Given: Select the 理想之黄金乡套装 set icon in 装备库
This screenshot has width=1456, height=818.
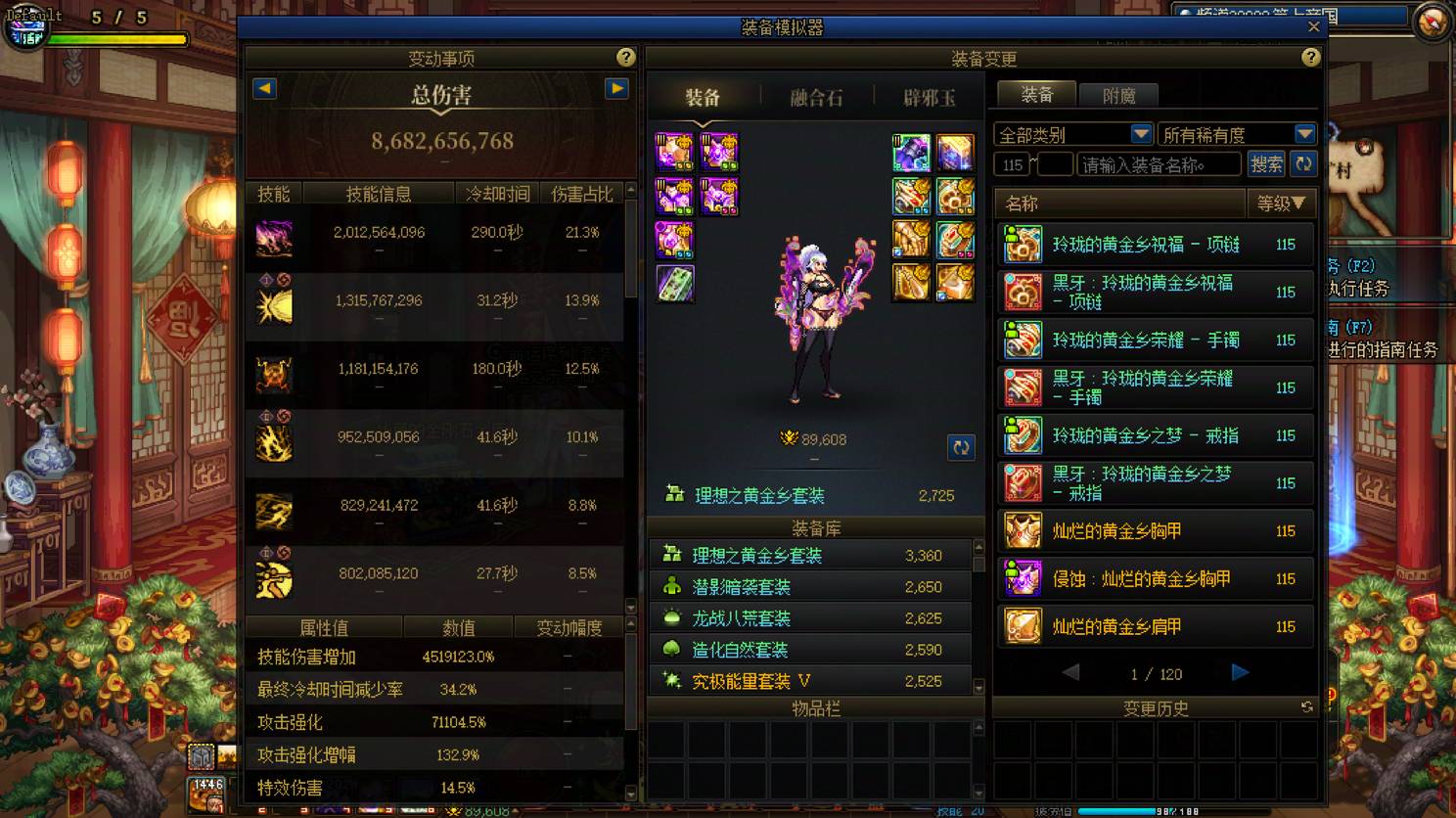Looking at the screenshot, I should 672,555.
